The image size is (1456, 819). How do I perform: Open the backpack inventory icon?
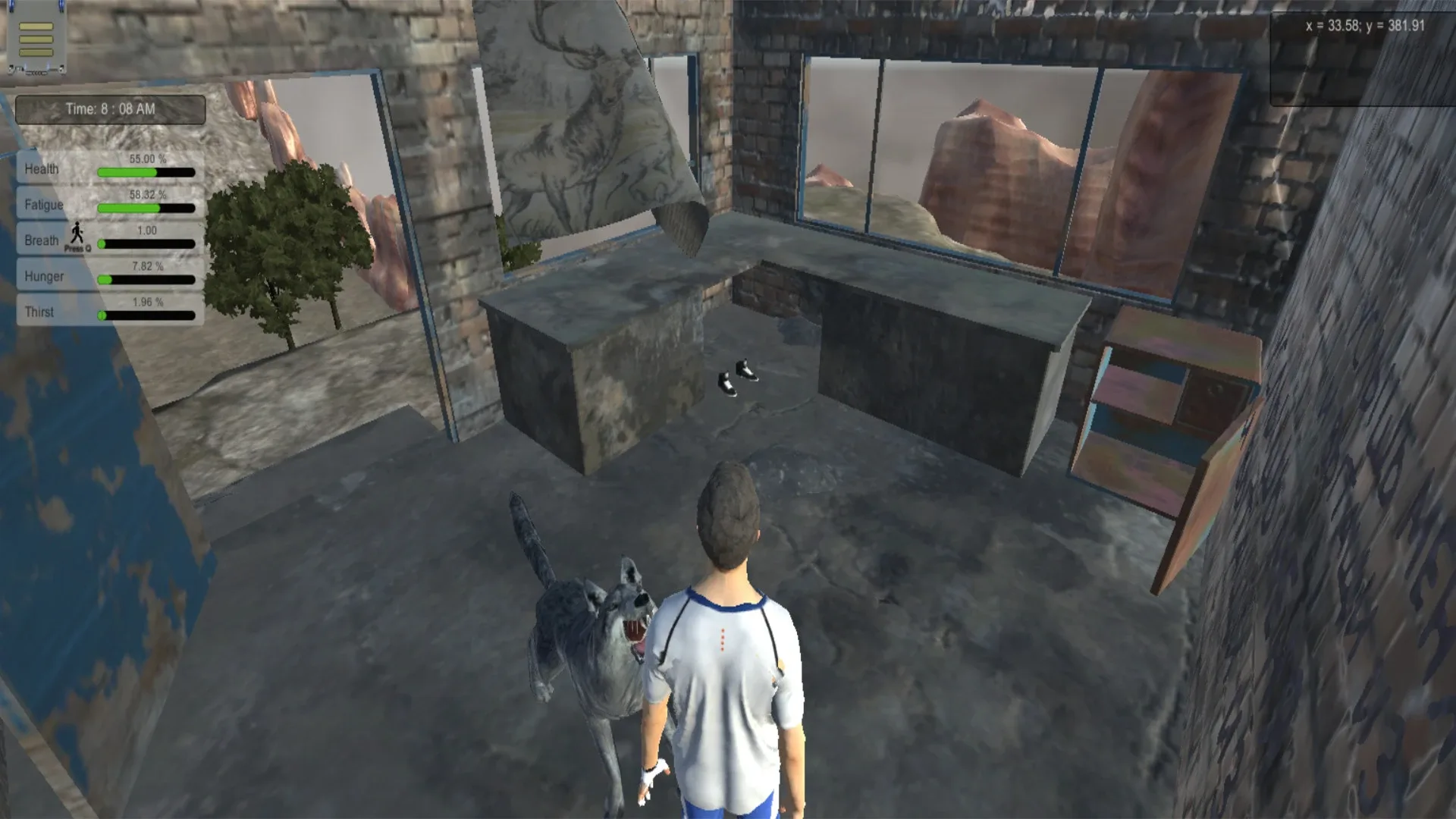pyautogui.click(x=36, y=39)
